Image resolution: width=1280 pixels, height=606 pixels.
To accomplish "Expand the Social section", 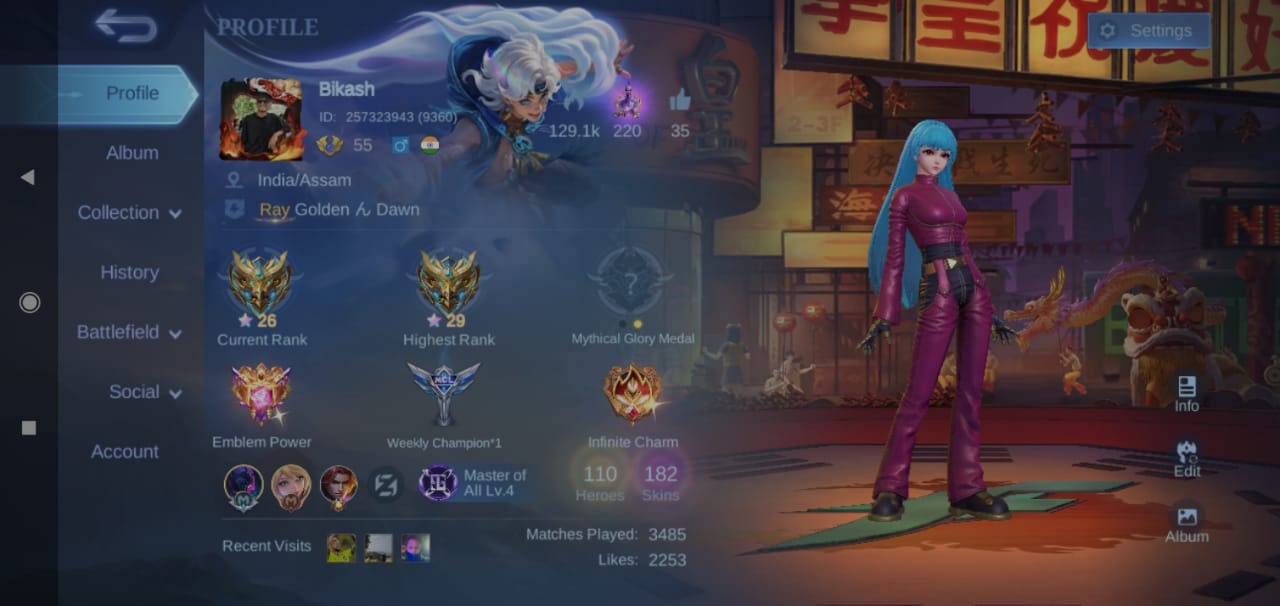I will (145, 392).
